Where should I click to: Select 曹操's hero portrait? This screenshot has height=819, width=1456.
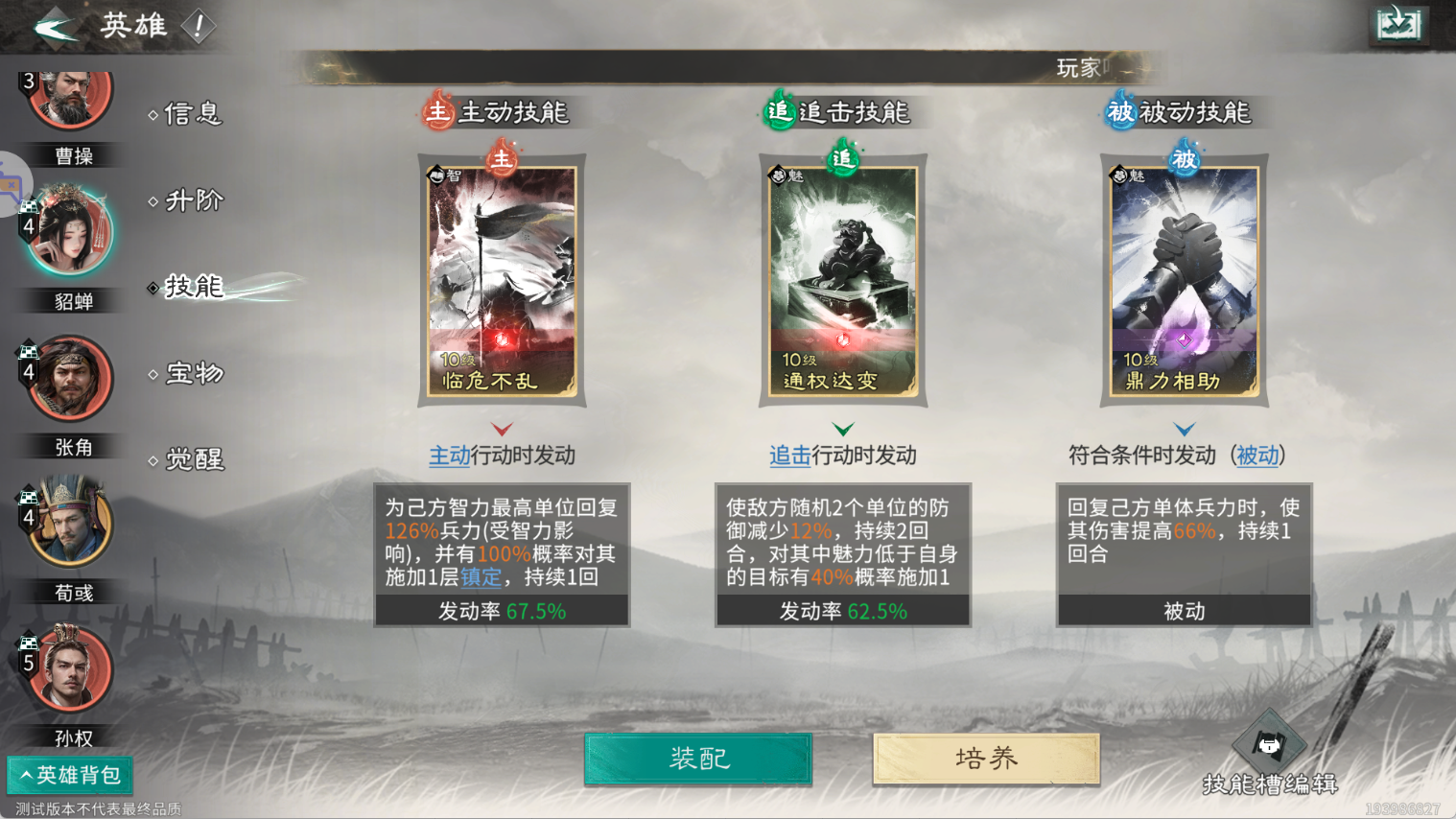[x=67, y=99]
